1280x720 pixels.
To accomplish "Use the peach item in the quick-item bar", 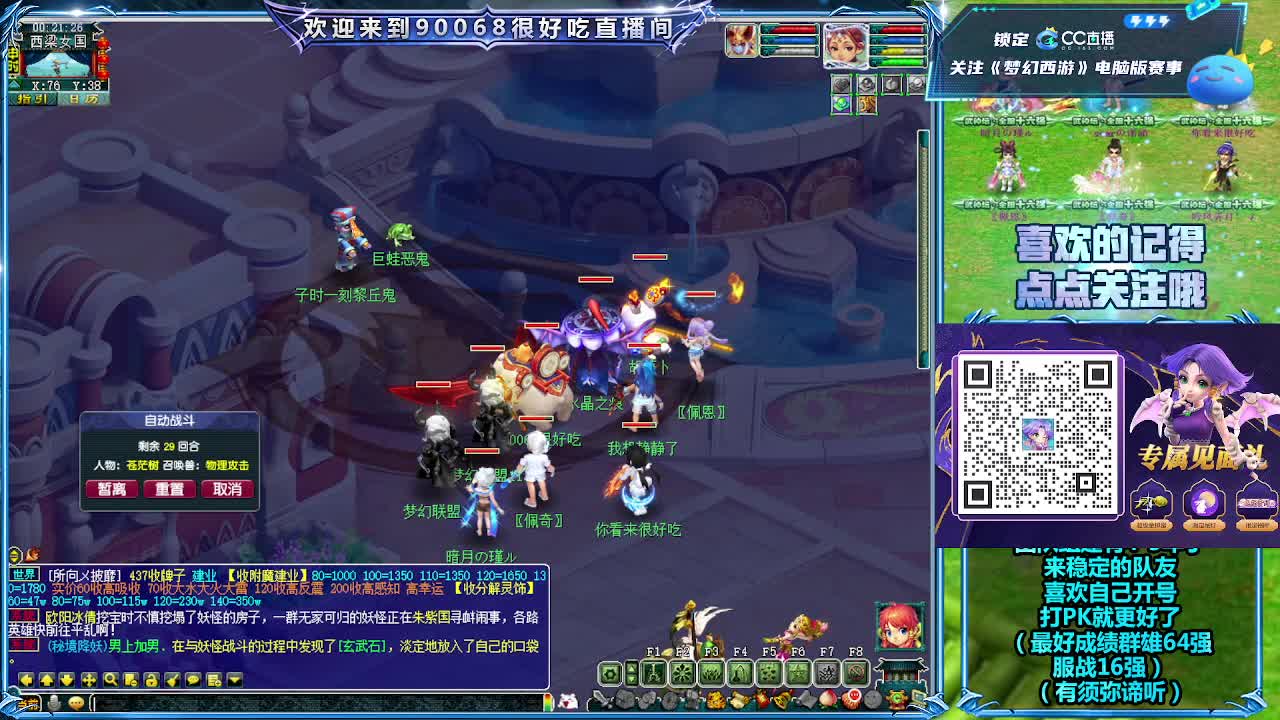I will click(828, 699).
